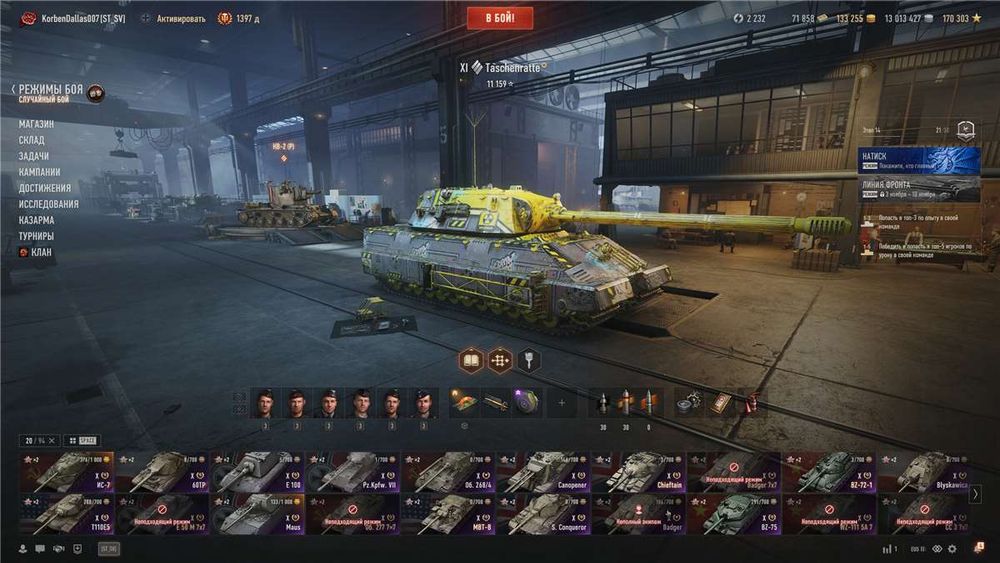The image size is (1000, 563).
Task: Open the «ЗАДАЧИ» missions menu
Action: pos(33,156)
